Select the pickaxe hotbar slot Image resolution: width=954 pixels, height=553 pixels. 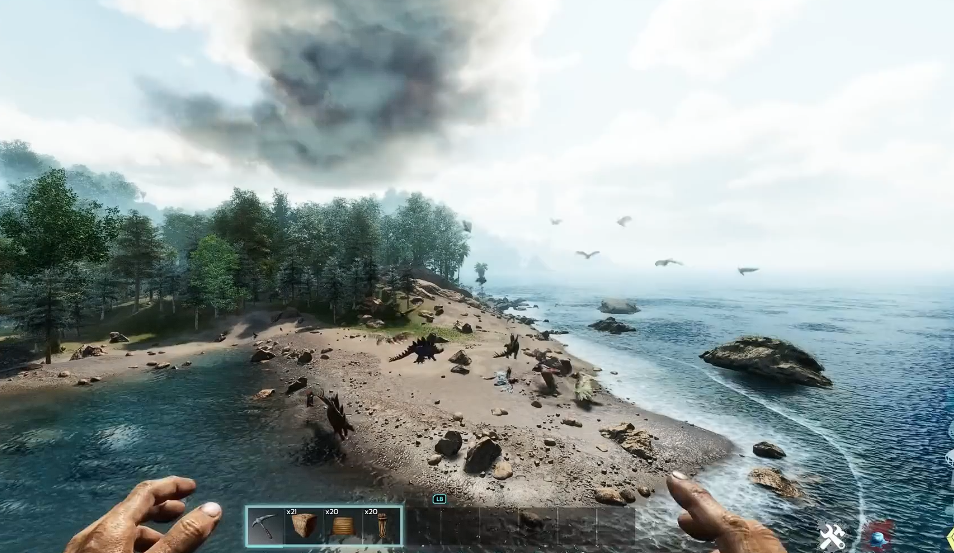coord(265,526)
